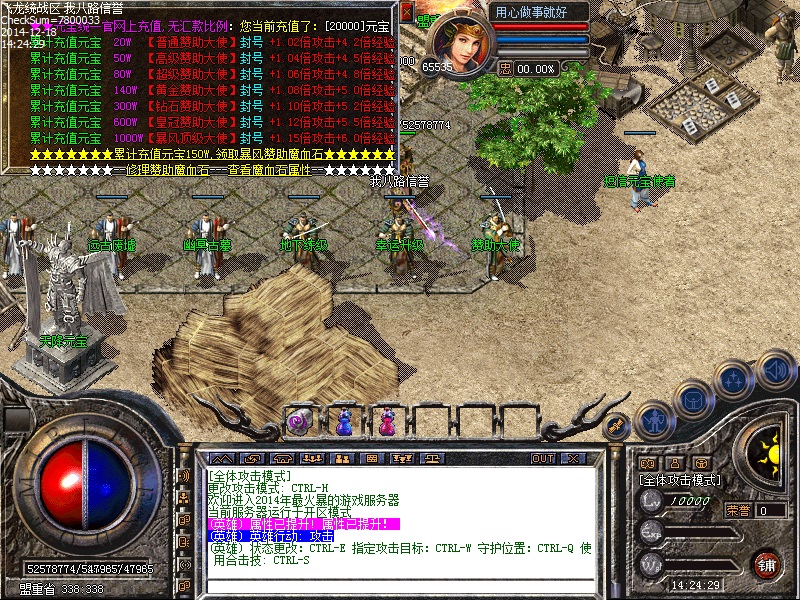Close the chat toolbar with X button
This screenshot has height=600, width=800.
tap(572, 458)
